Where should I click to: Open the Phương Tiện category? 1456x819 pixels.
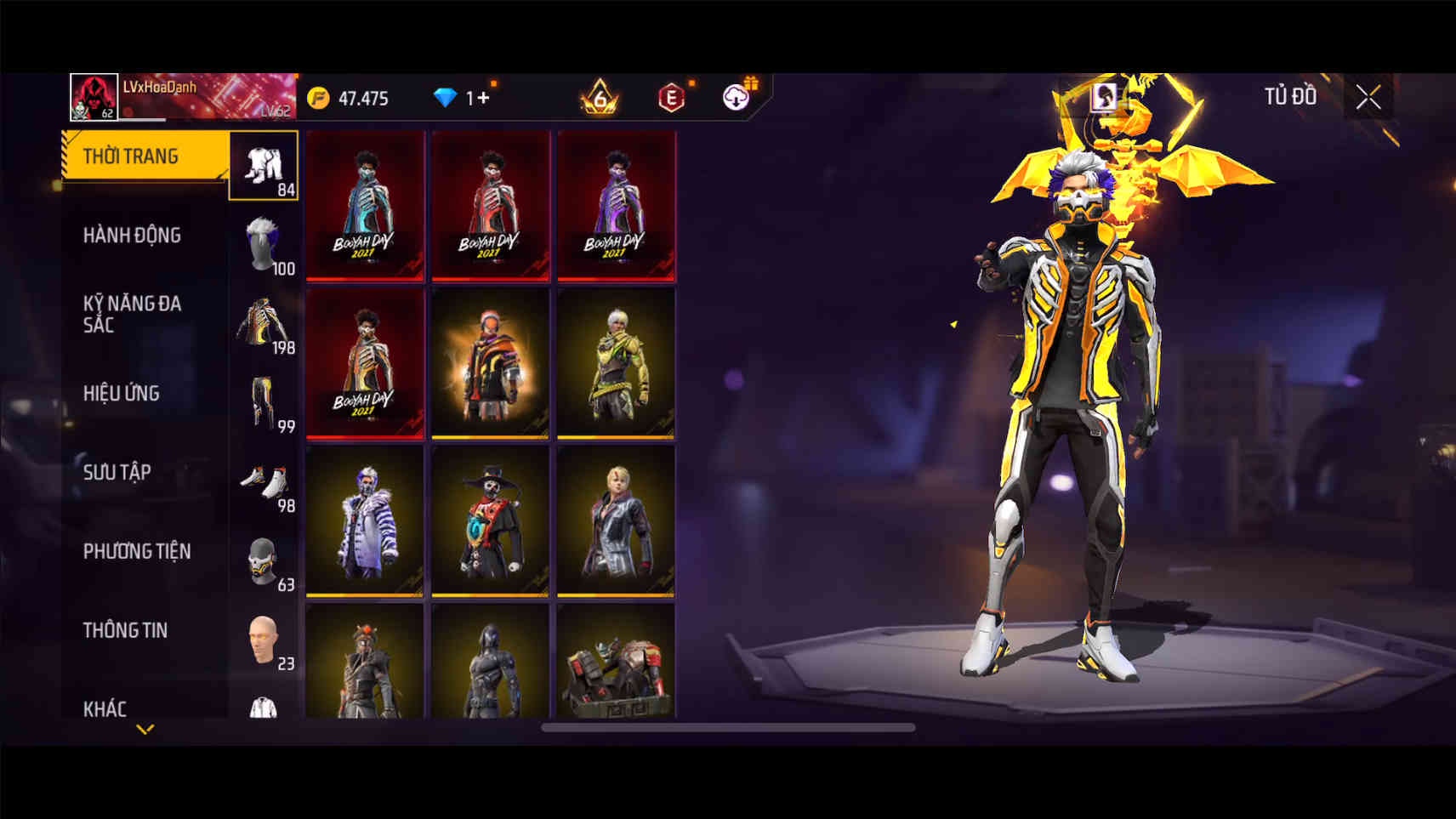(x=136, y=551)
